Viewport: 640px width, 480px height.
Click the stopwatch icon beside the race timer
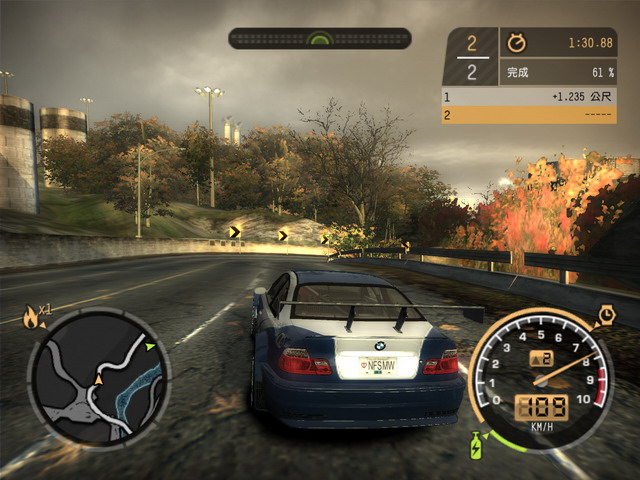(x=517, y=44)
